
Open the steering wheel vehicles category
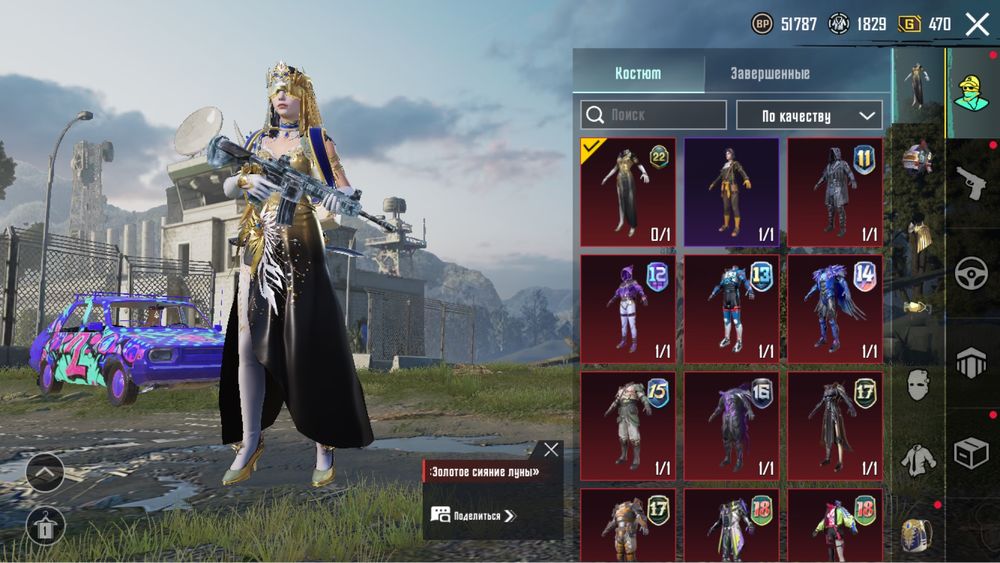971,272
